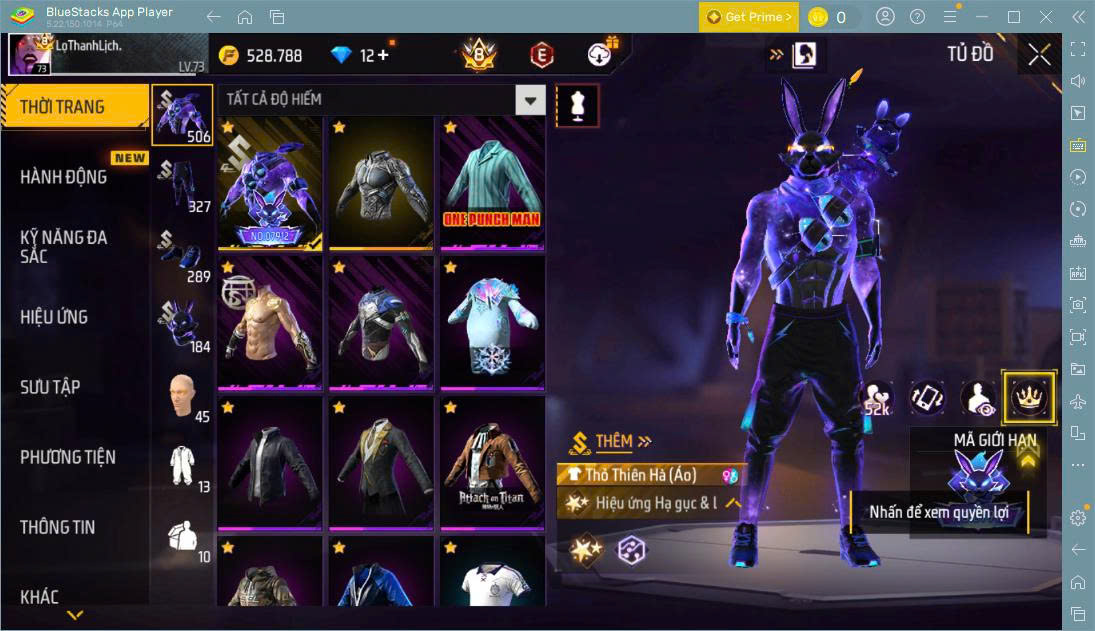Click the BlueStacks Get Prime button
Viewport: 1095px width, 631px height.
click(x=749, y=17)
